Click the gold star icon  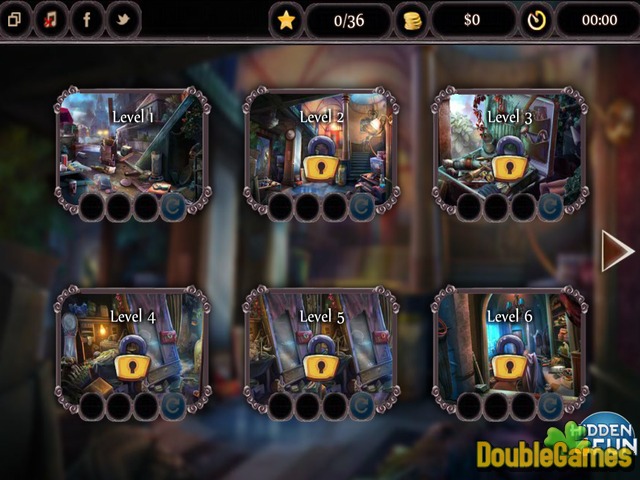[286, 20]
